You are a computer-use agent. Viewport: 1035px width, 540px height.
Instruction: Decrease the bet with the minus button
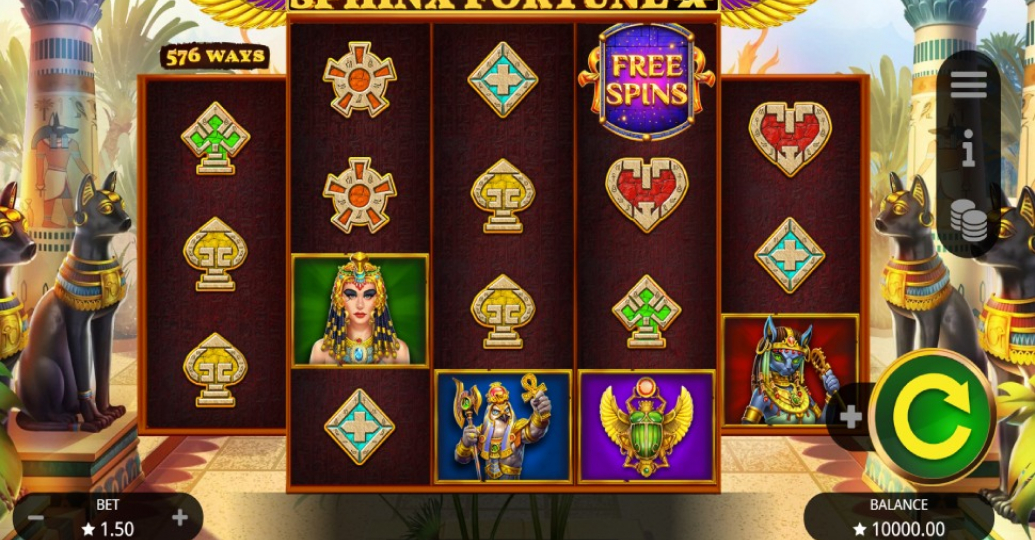pyautogui.click(x=35, y=518)
